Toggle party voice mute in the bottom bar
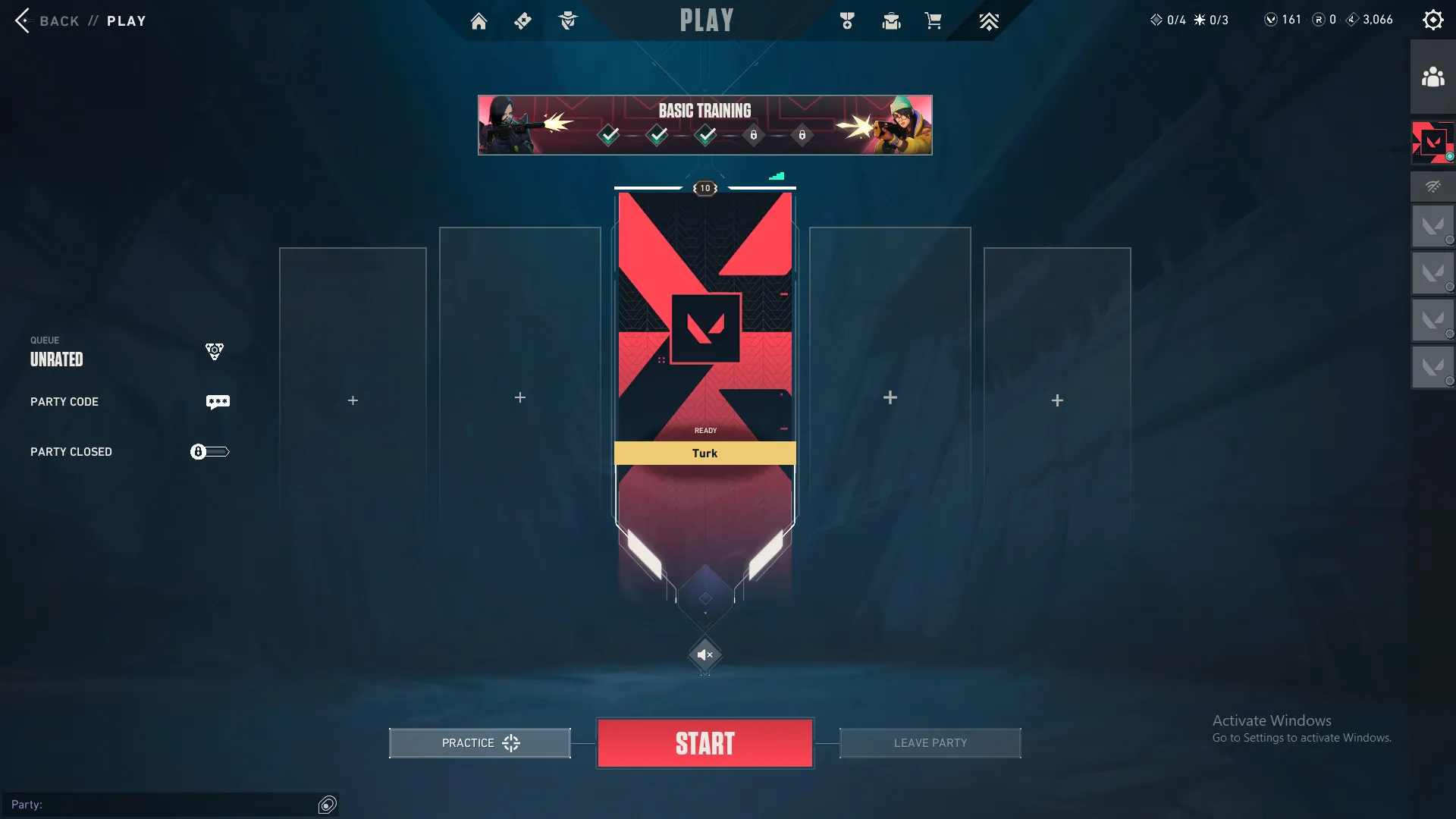Viewport: 1456px width, 819px height. (327, 805)
